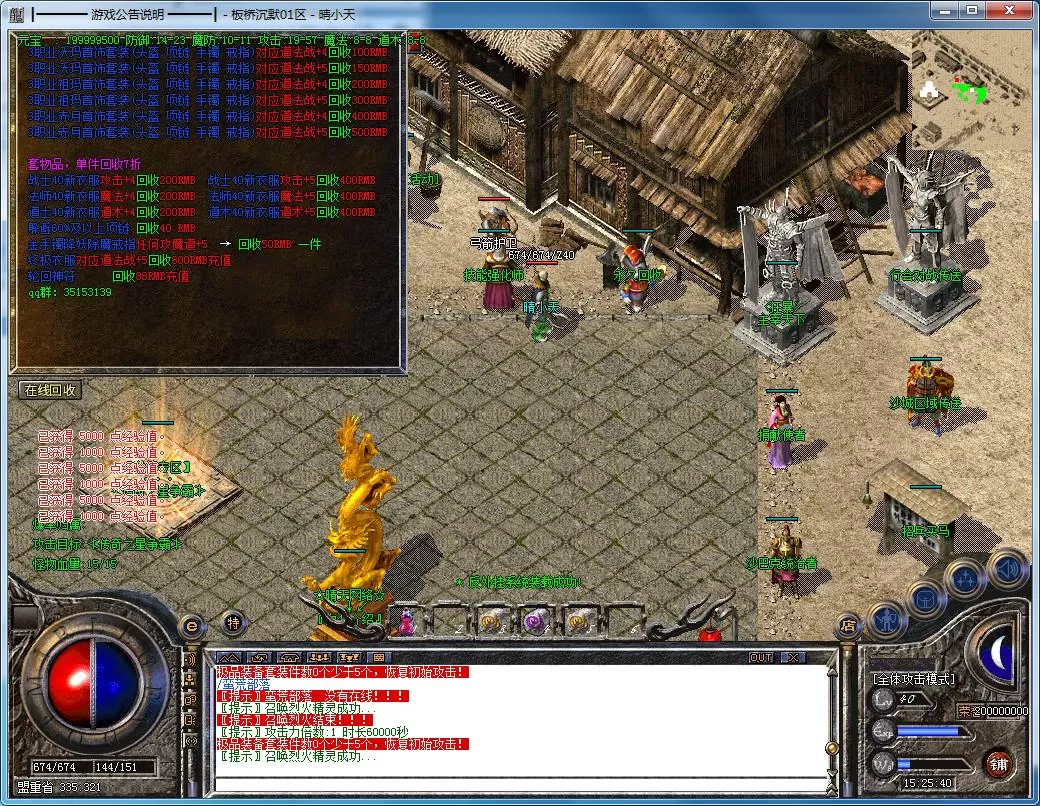1040x806 pixels.
Task: Open the 特 round button
Action: click(x=232, y=623)
